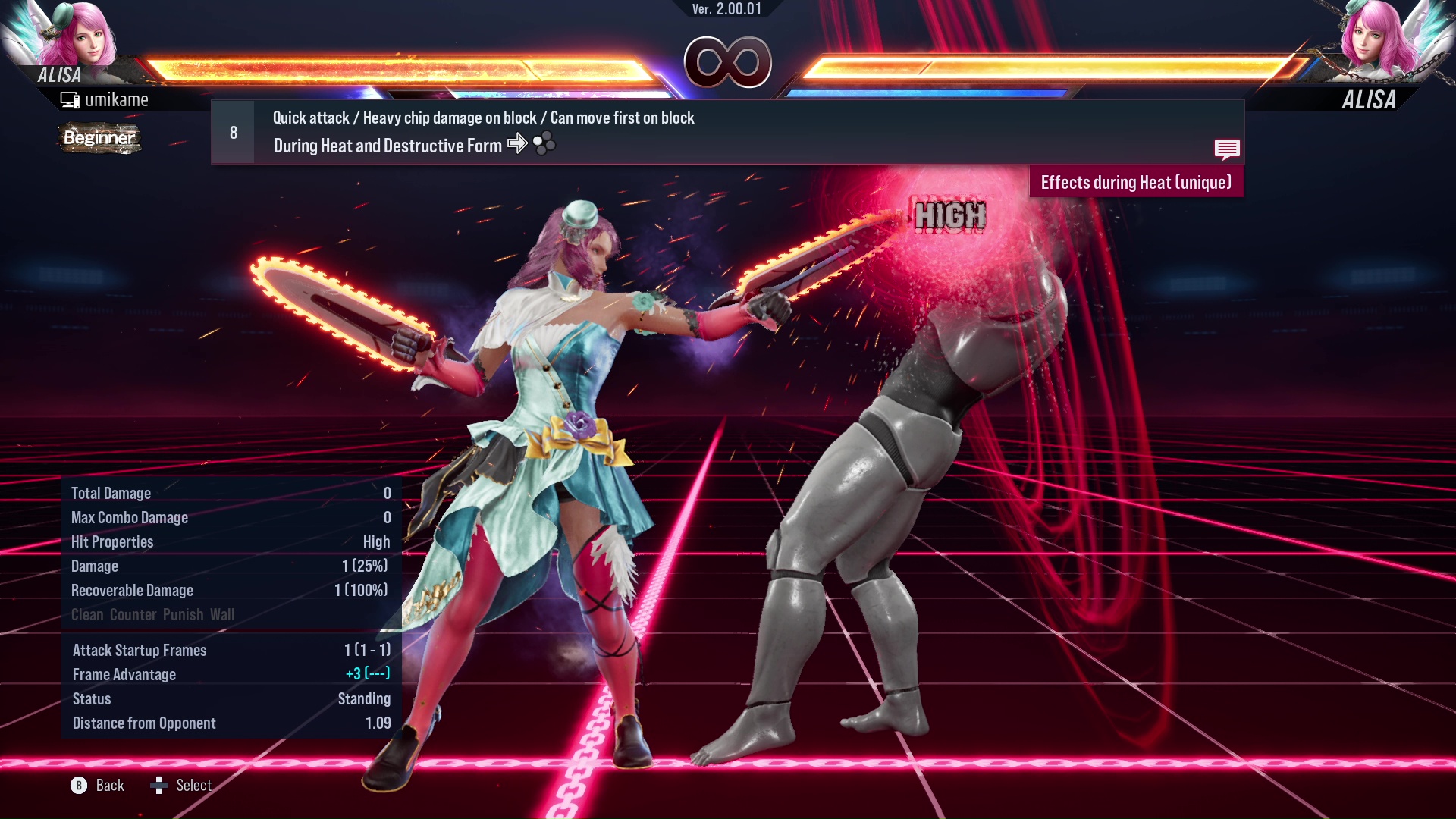Click the B button icon next to Back
Image resolution: width=1456 pixels, height=819 pixels.
77,786
